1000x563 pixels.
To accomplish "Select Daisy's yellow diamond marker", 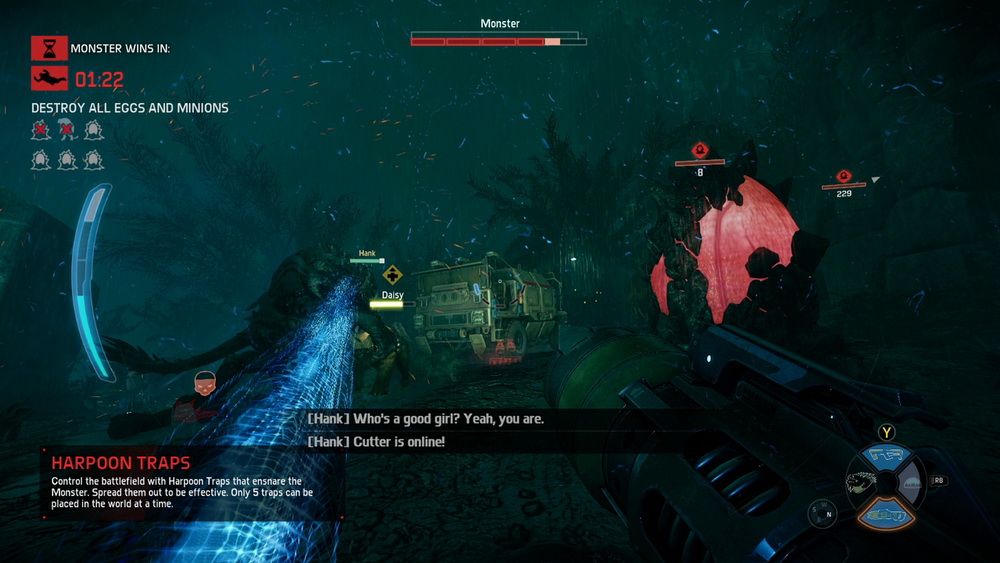I will 393,274.
